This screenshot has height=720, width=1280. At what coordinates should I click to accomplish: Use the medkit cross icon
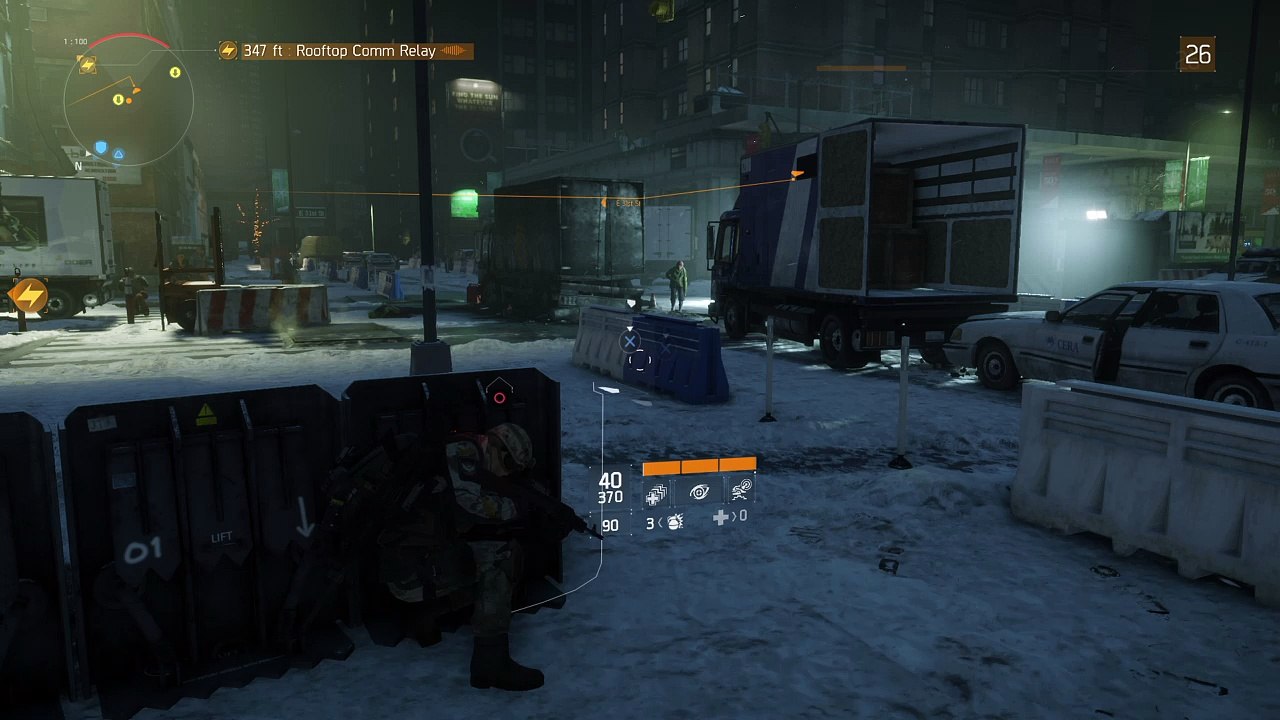point(720,517)
